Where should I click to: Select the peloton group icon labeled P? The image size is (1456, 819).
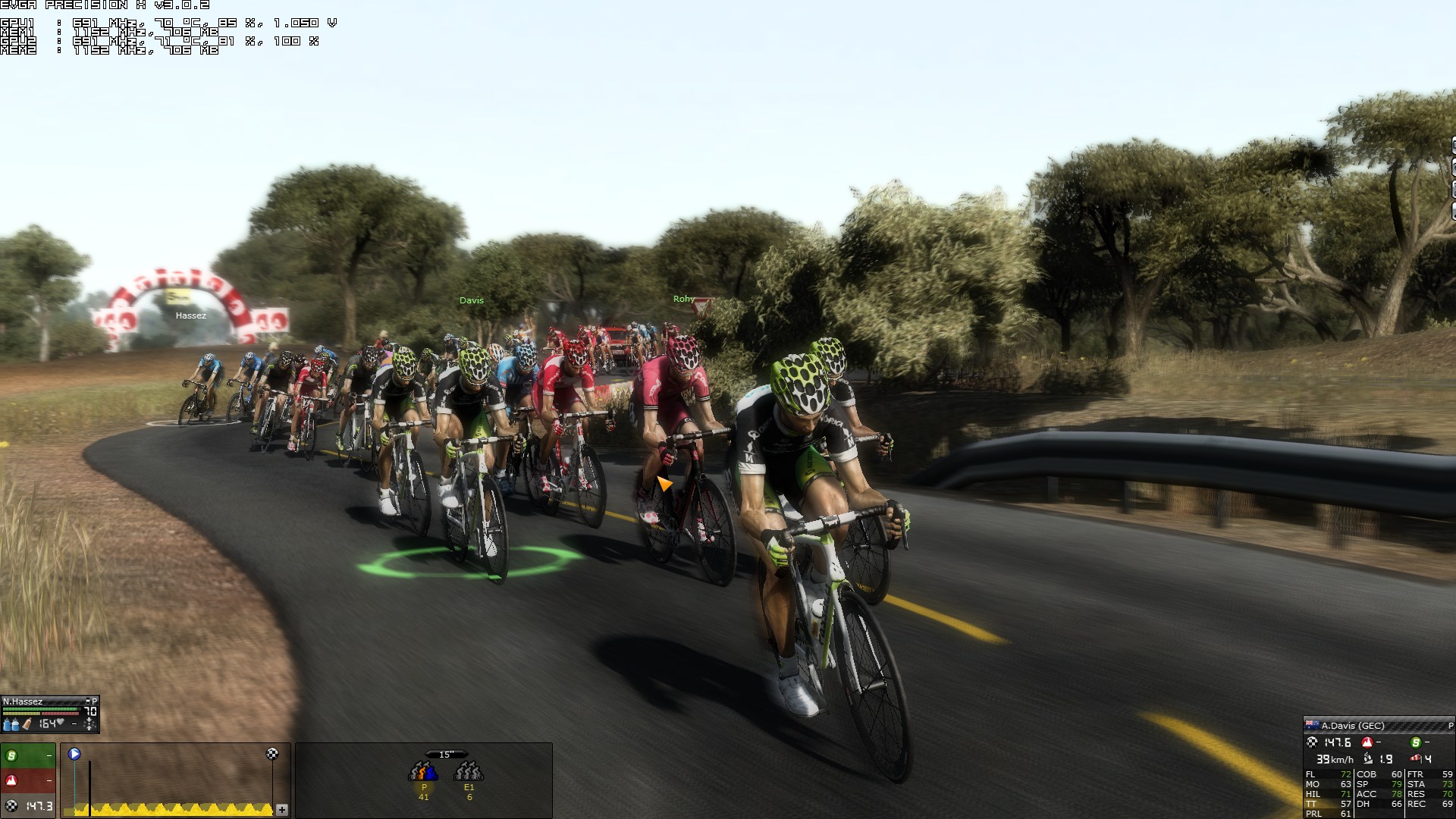point(423,773)
